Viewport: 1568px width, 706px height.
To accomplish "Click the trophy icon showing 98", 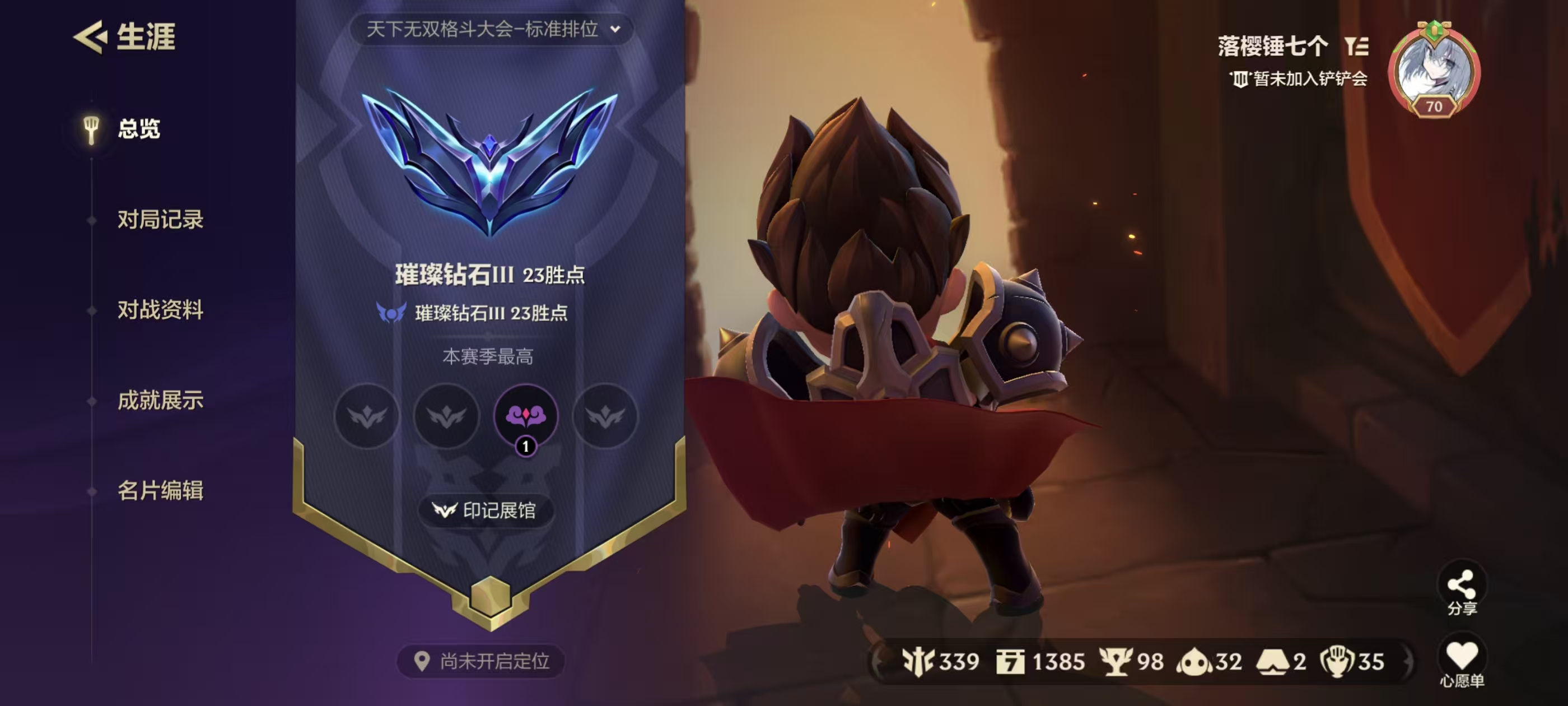I will pos(1116,661).
